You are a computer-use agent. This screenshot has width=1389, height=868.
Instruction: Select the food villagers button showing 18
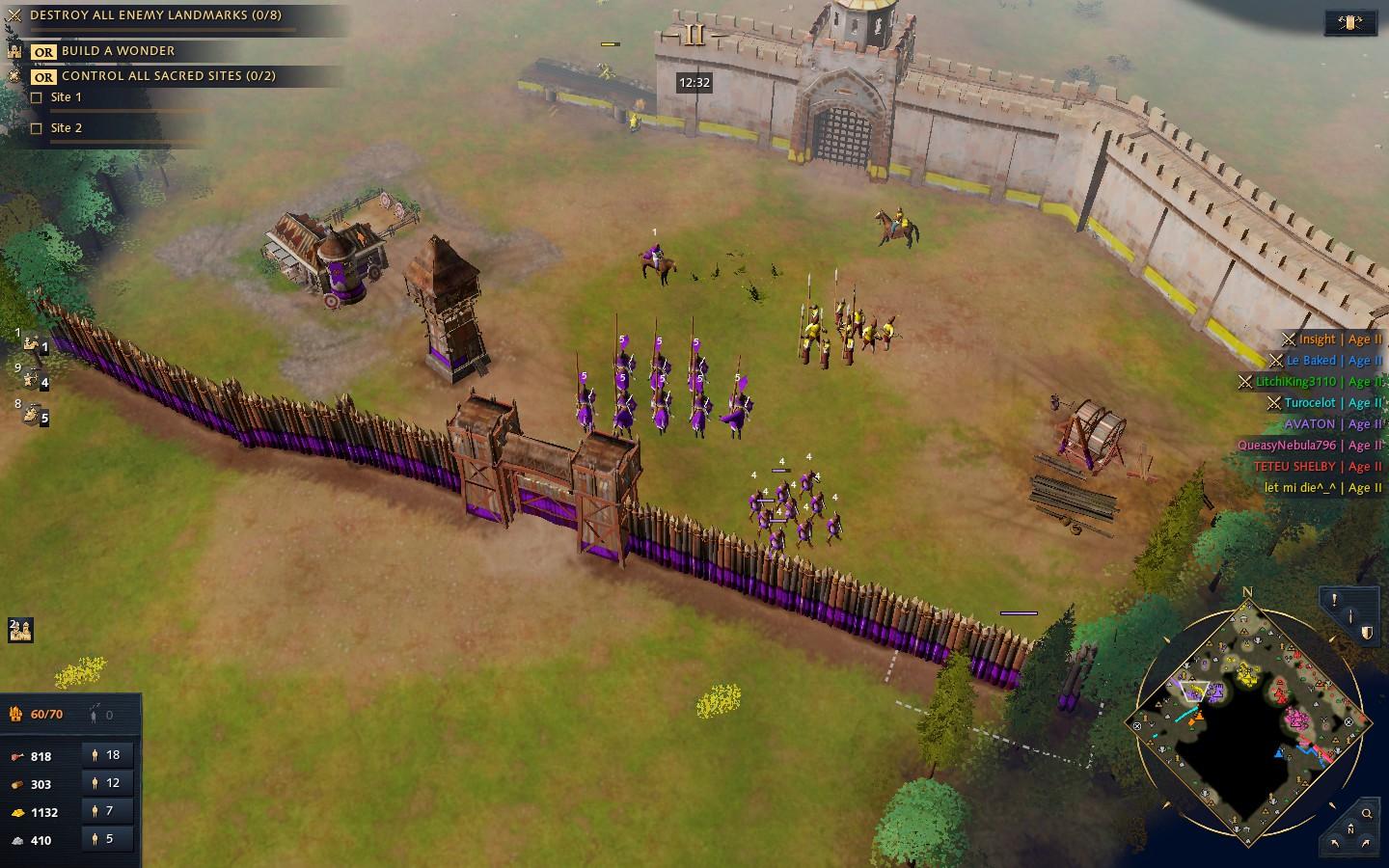click(106, 755)
